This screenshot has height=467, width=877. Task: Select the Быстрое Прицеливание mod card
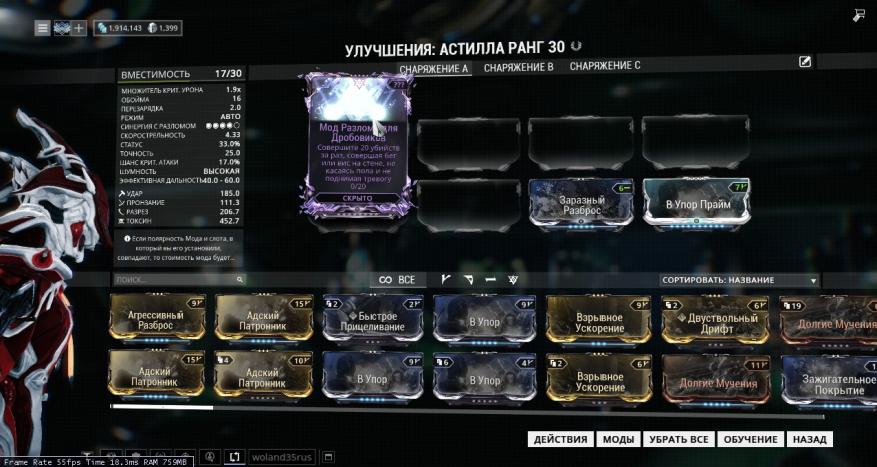pyautogui.click(x=372, y=318)
